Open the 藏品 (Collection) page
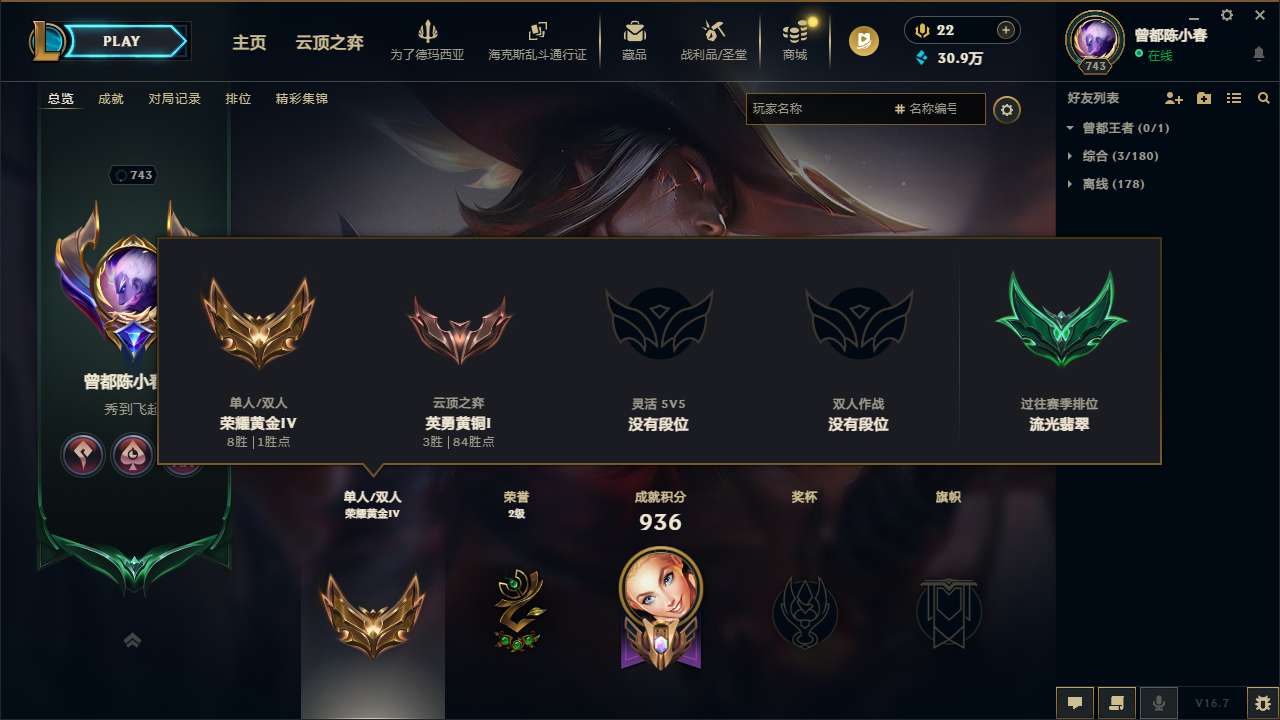This screenshot has height=720, width=1280. (634, 40)
